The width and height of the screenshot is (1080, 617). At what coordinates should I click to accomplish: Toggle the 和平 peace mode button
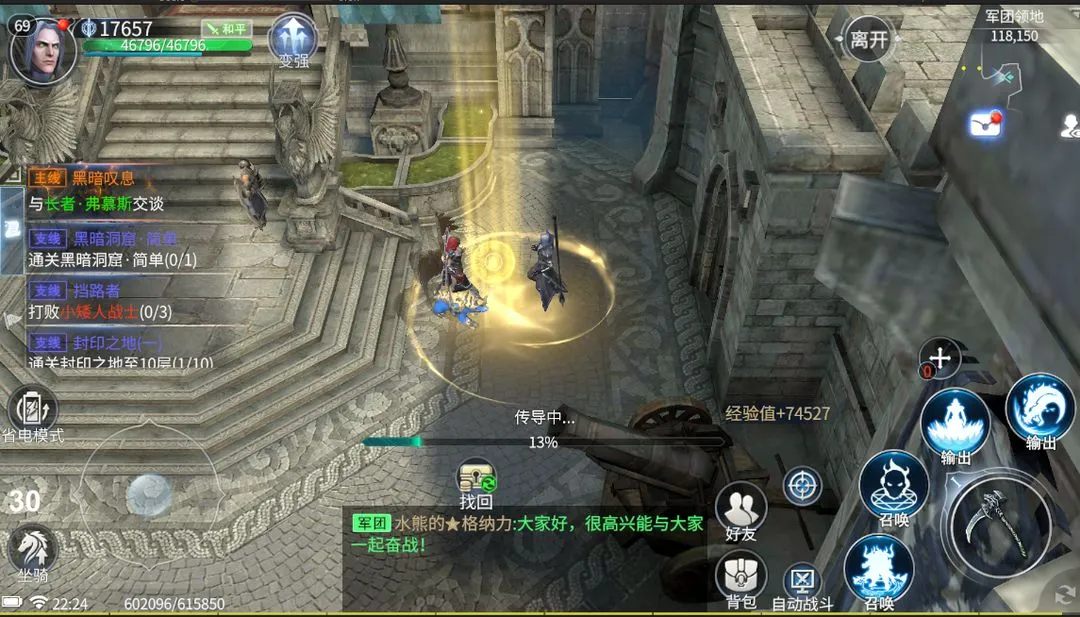tap(224, 29)
